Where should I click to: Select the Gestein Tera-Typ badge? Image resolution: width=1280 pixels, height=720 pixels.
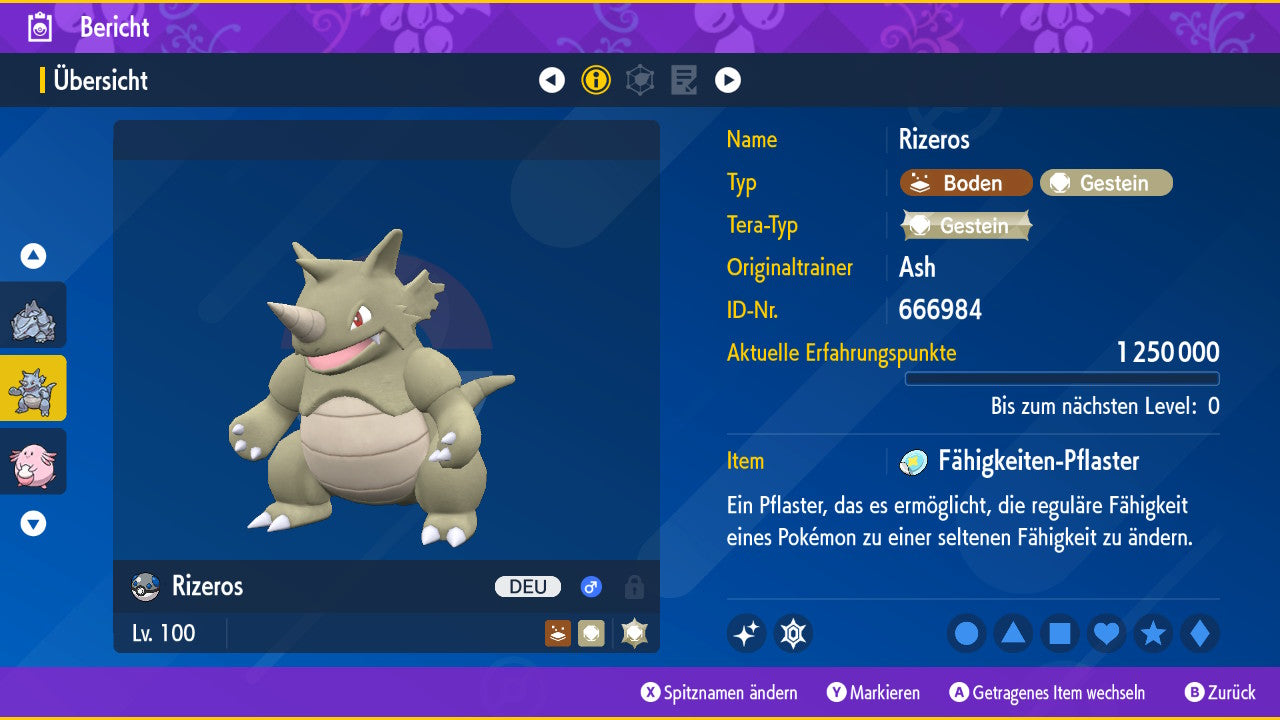point(966,226)
